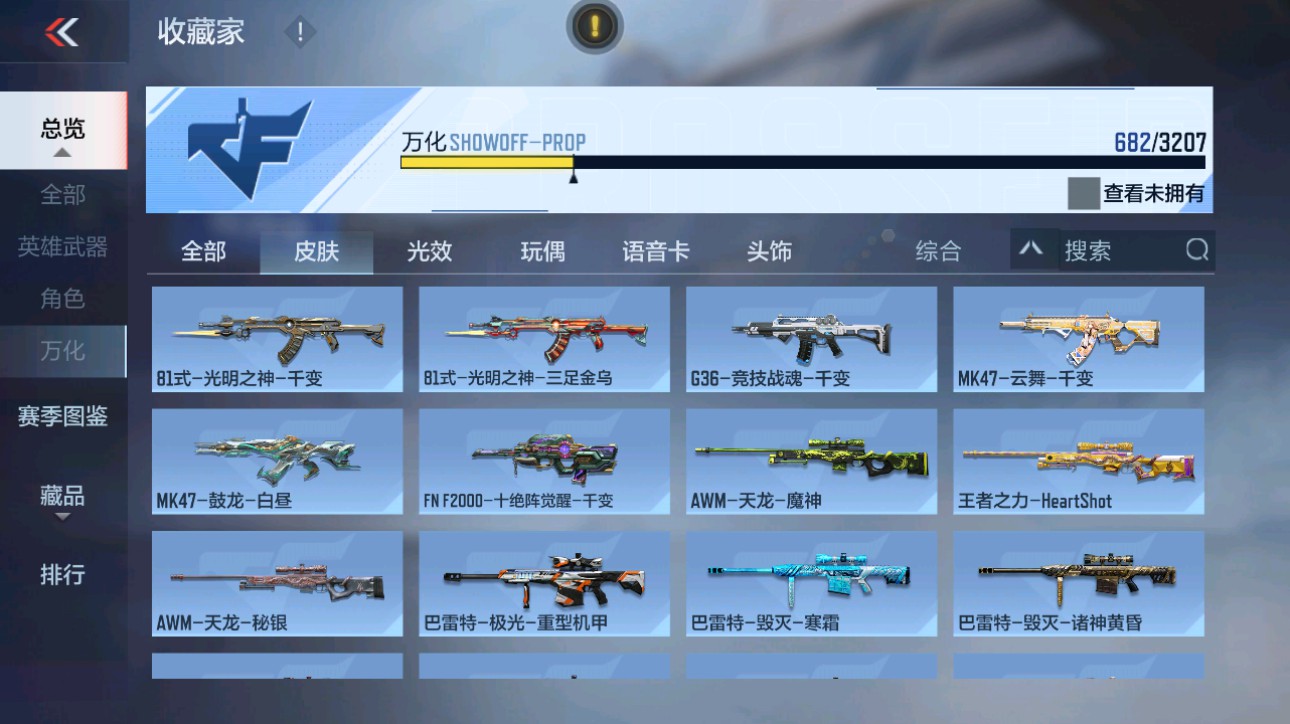This screenshot has width=1290, height=724.
Task: Open 赛季图鉴 from the sidebar
Action: (64, 418)
